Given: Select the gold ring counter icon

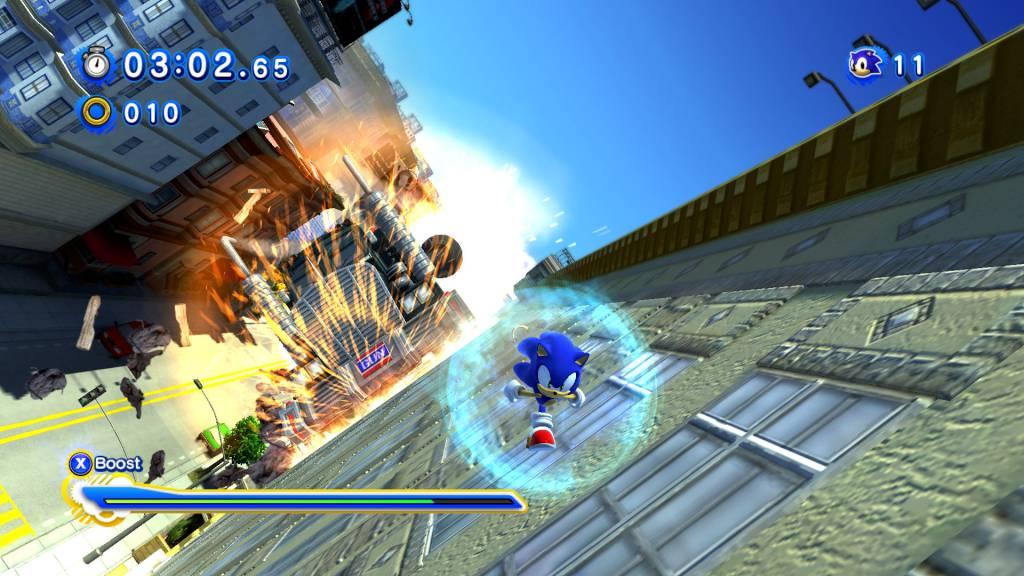Looking at the screenshot, I should pos(98,112).
